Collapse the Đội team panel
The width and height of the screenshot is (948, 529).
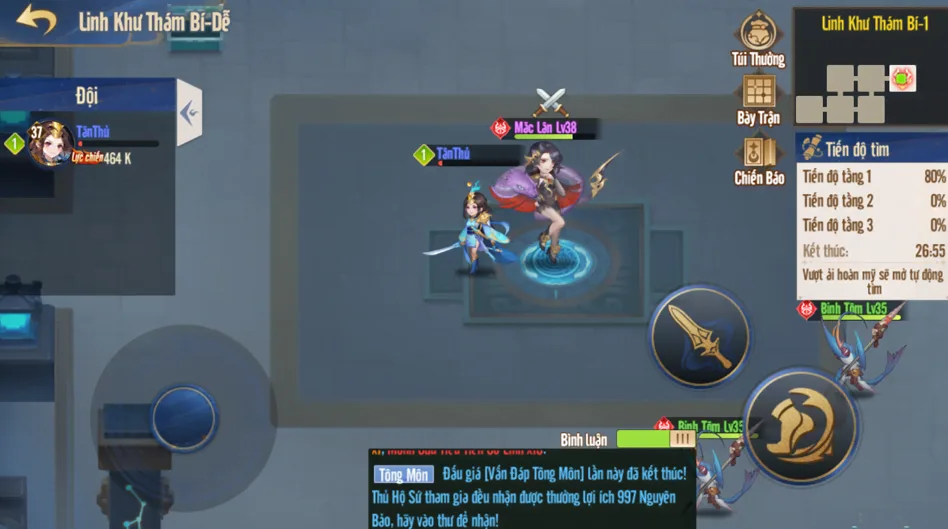pyautogui.click(x=189, y=112)
